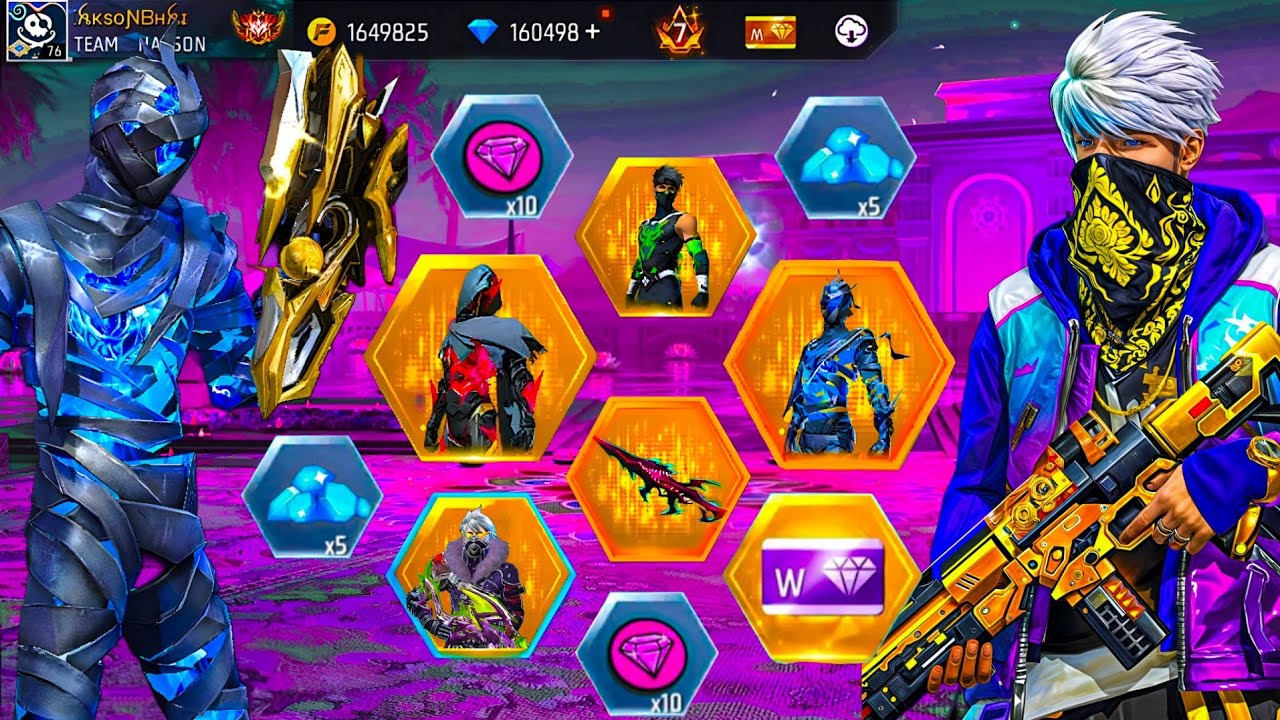Open the M diamond membership card
This screenshot has height=720, width=1280.
tap(770, 33)
